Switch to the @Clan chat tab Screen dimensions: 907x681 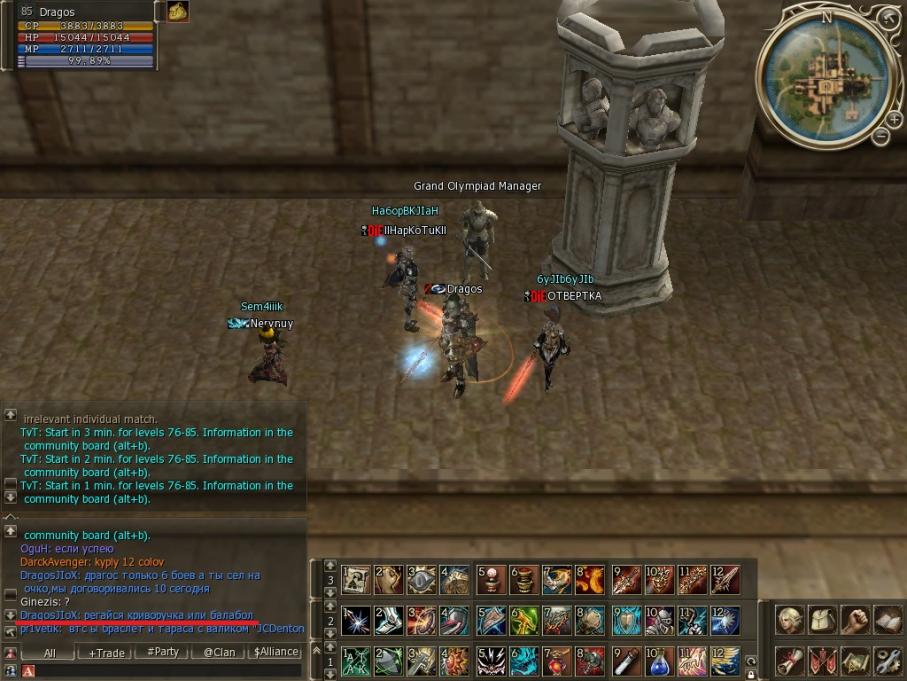point(219,652)
